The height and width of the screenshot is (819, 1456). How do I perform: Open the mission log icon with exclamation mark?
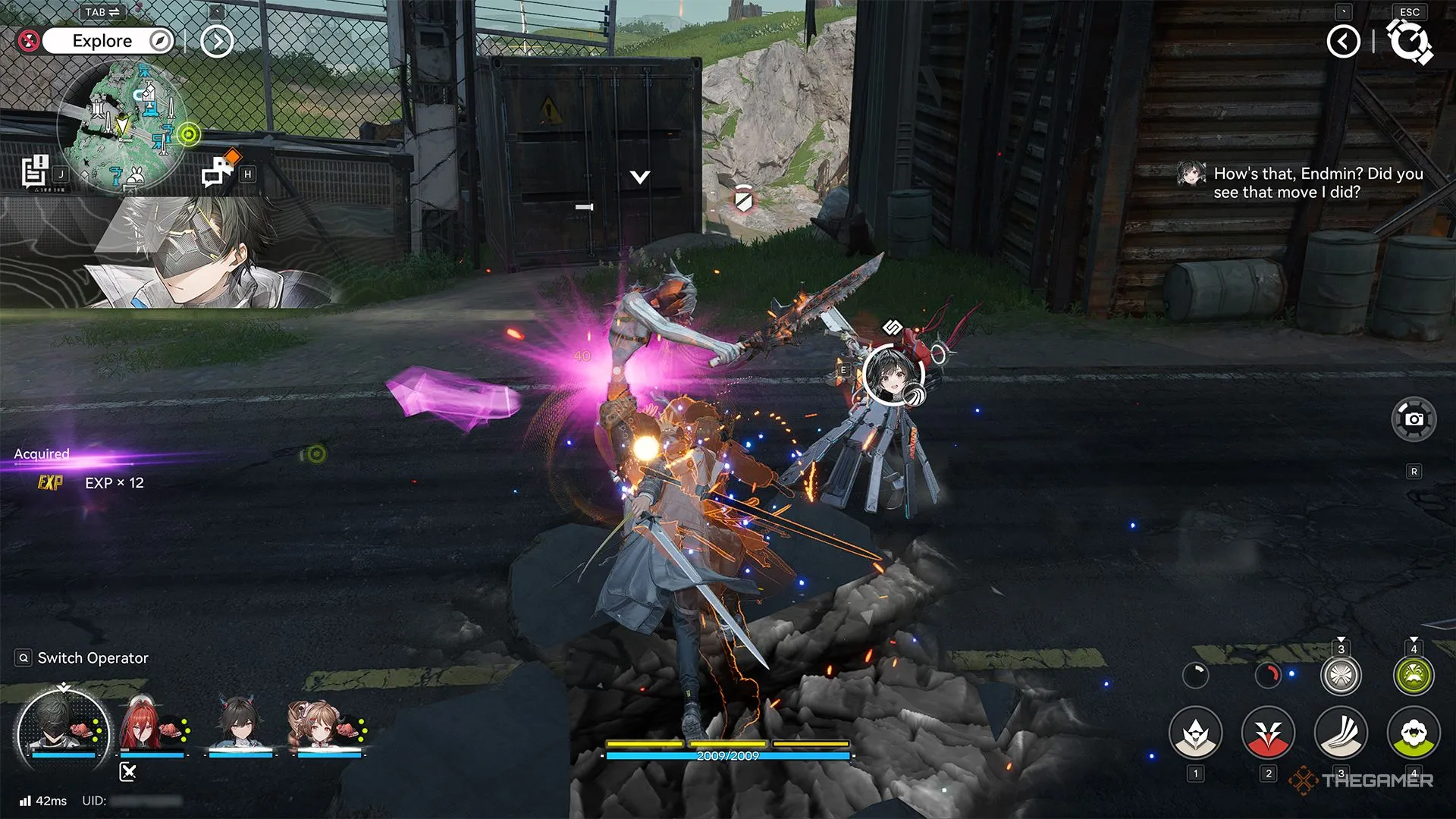[35, 171]
